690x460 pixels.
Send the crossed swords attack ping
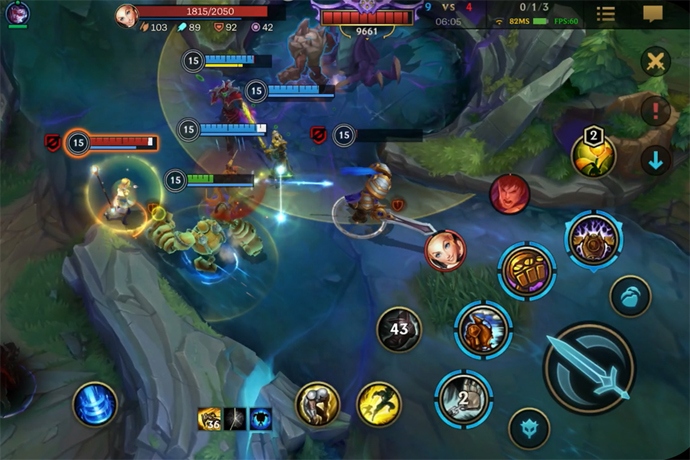[x=655, y=62]
